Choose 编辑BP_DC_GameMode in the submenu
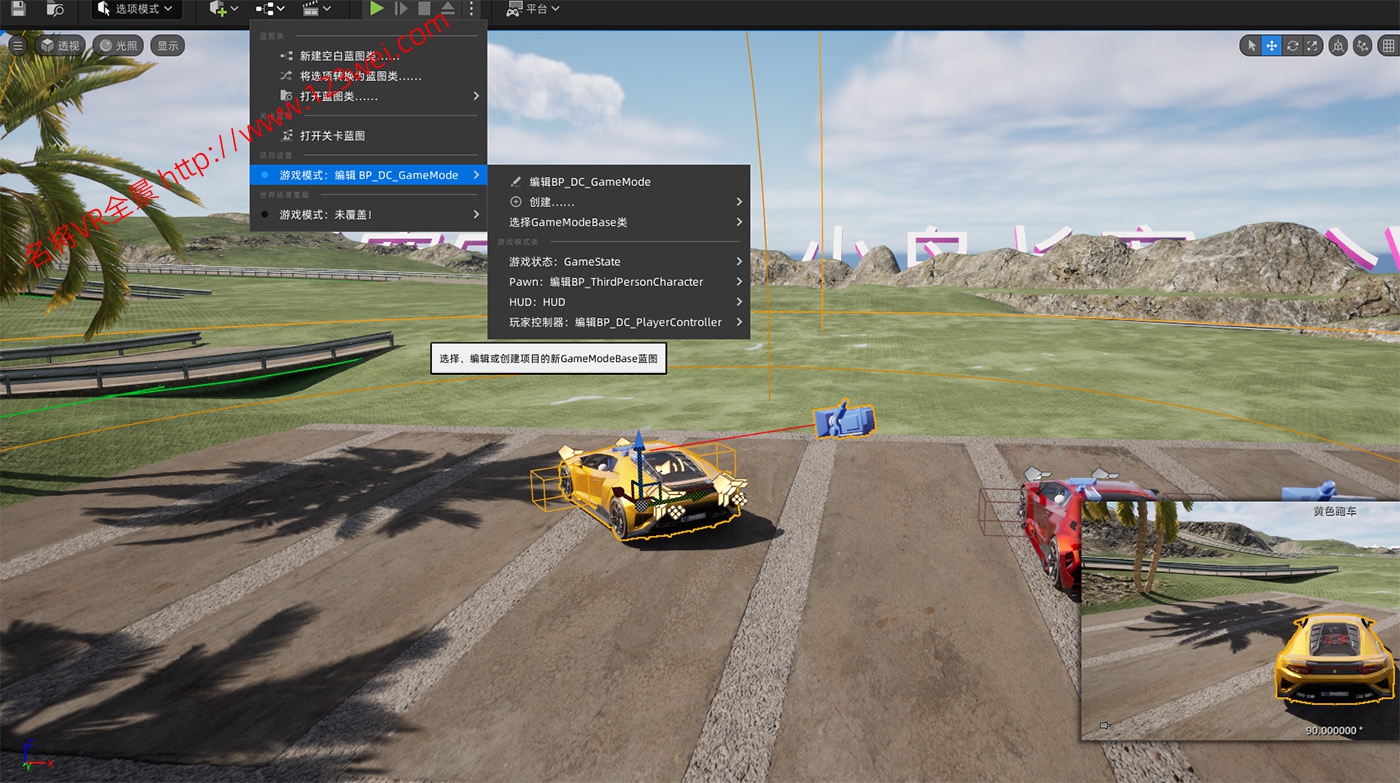Viewport: 1400px width, 783px height. point(590,182)
